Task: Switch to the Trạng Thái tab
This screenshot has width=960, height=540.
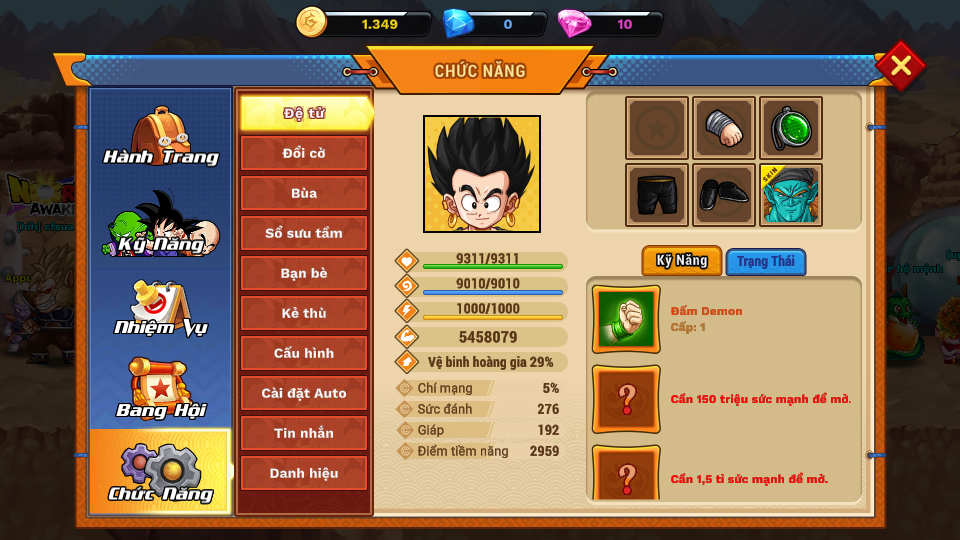Action: point(766,262)
